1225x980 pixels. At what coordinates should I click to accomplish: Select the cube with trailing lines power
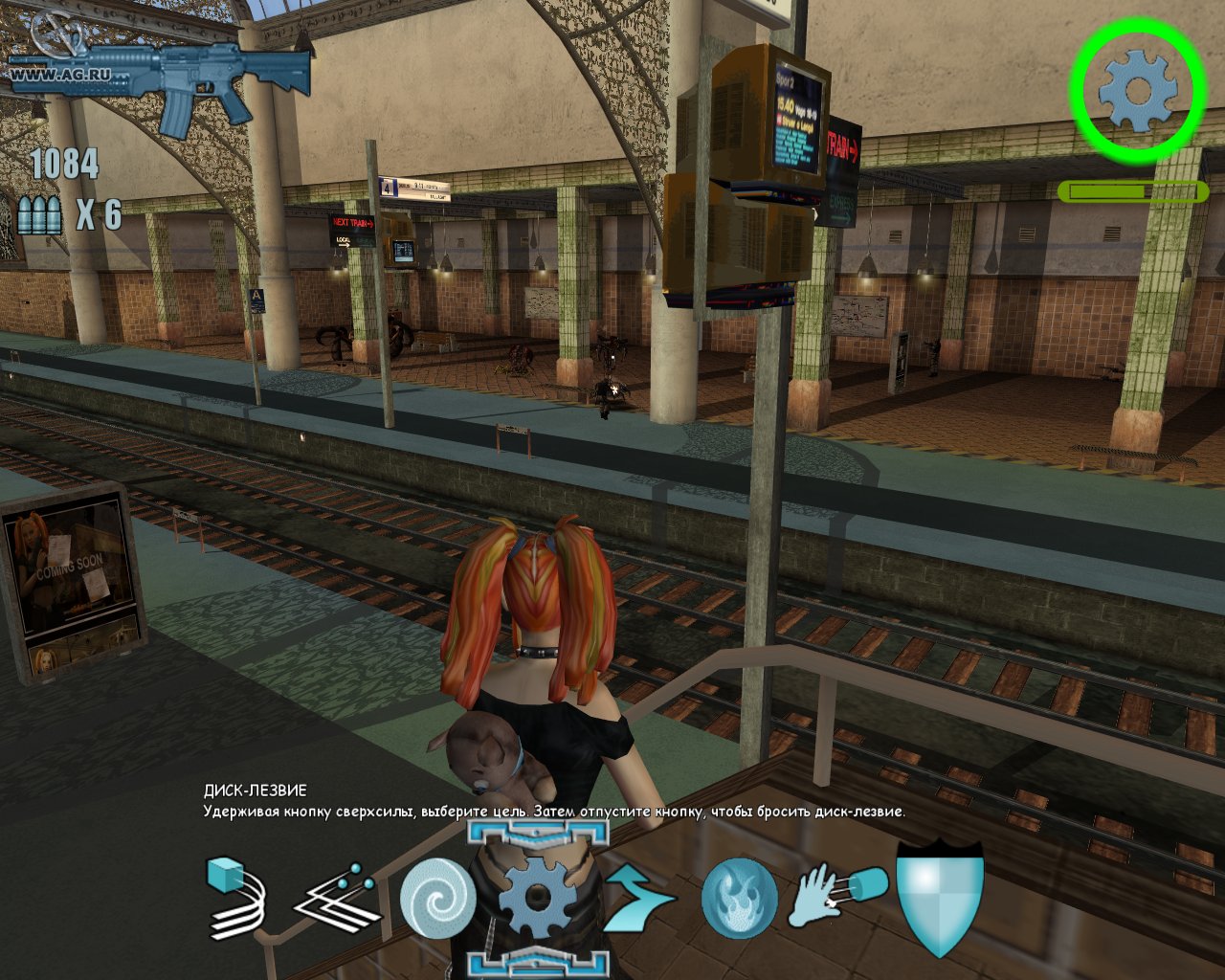[236, 897]
